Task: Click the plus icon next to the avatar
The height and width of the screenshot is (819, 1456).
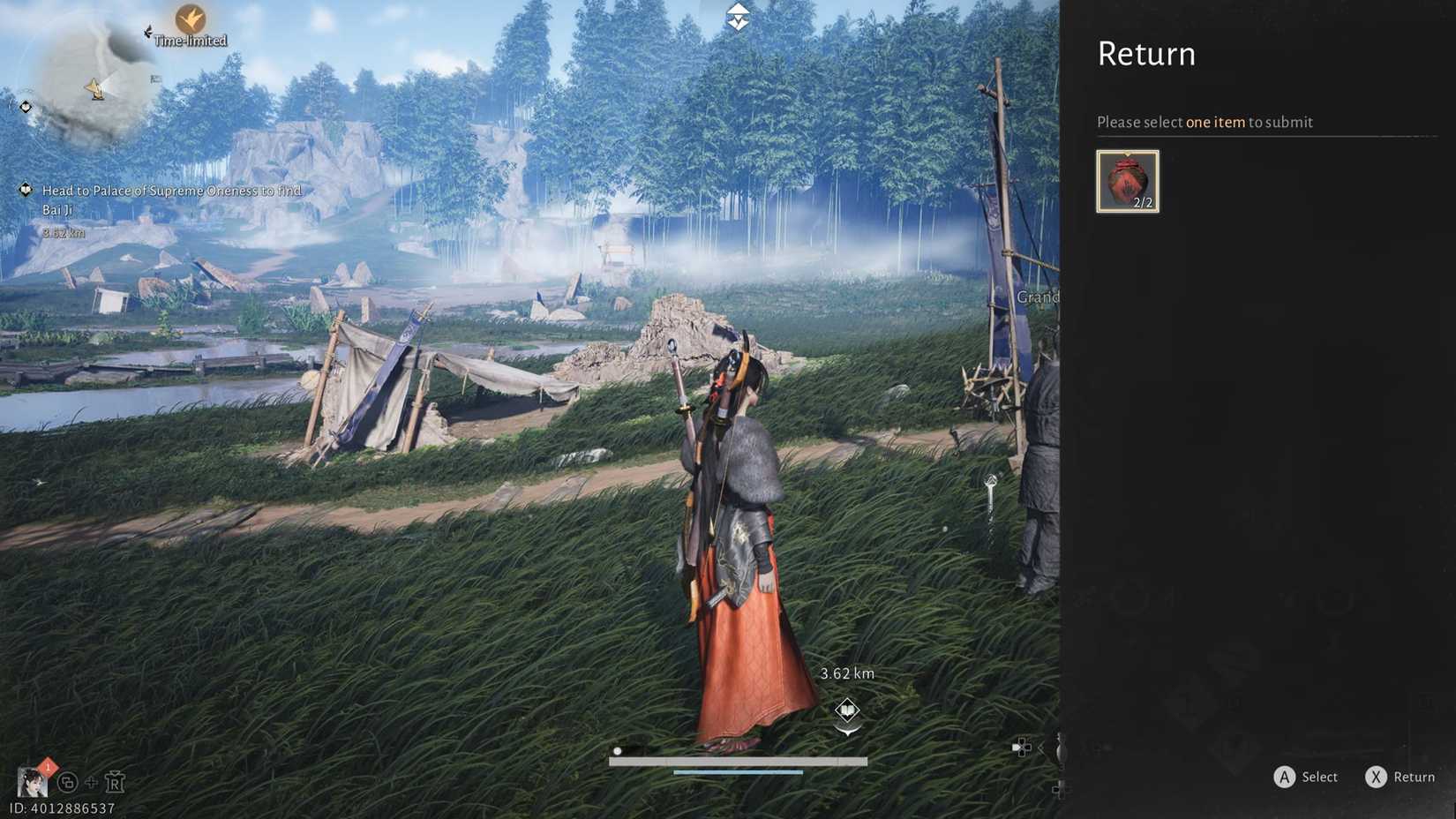Action: (92, 783)
